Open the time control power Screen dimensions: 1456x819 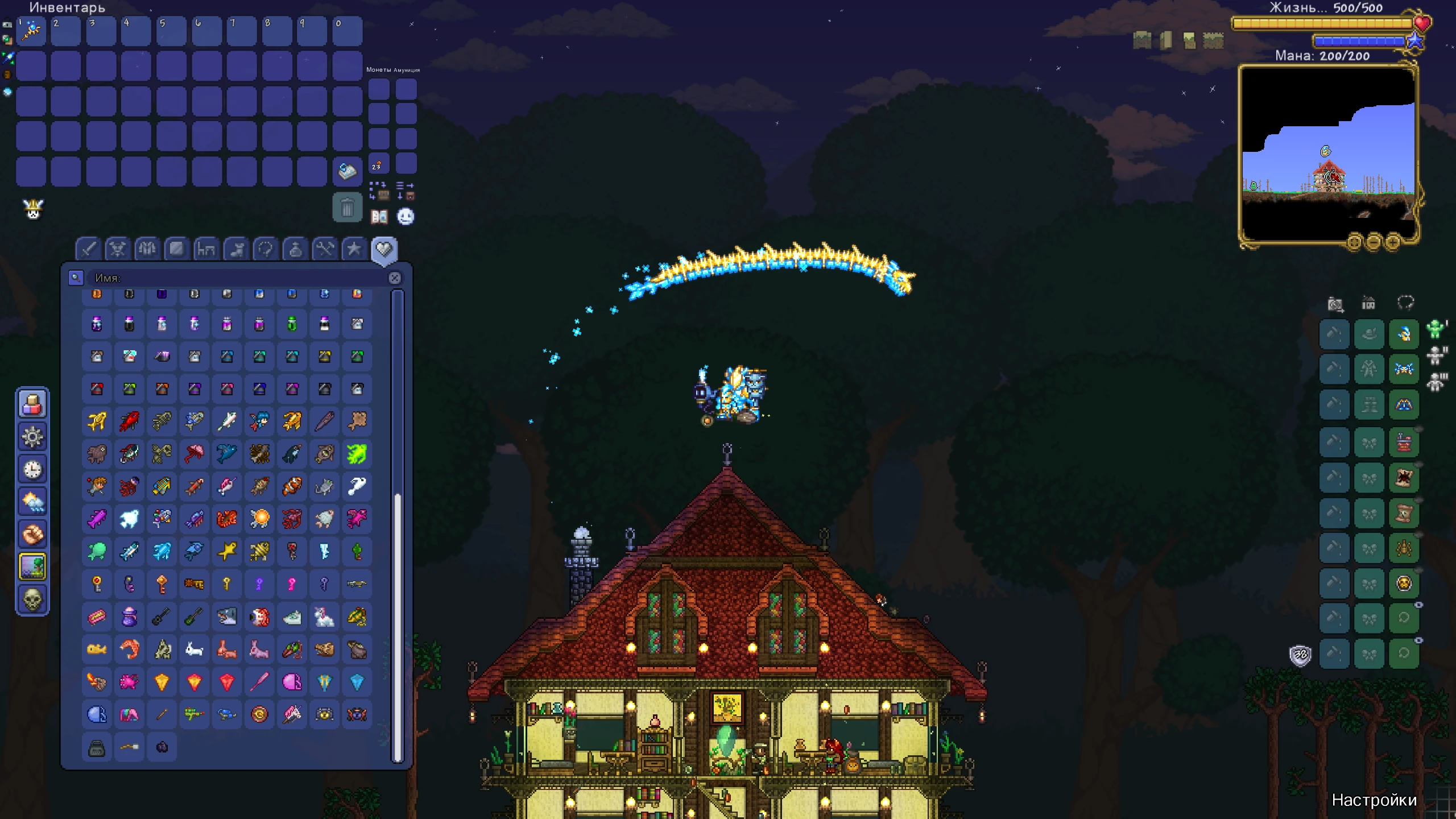pos(33,468)
